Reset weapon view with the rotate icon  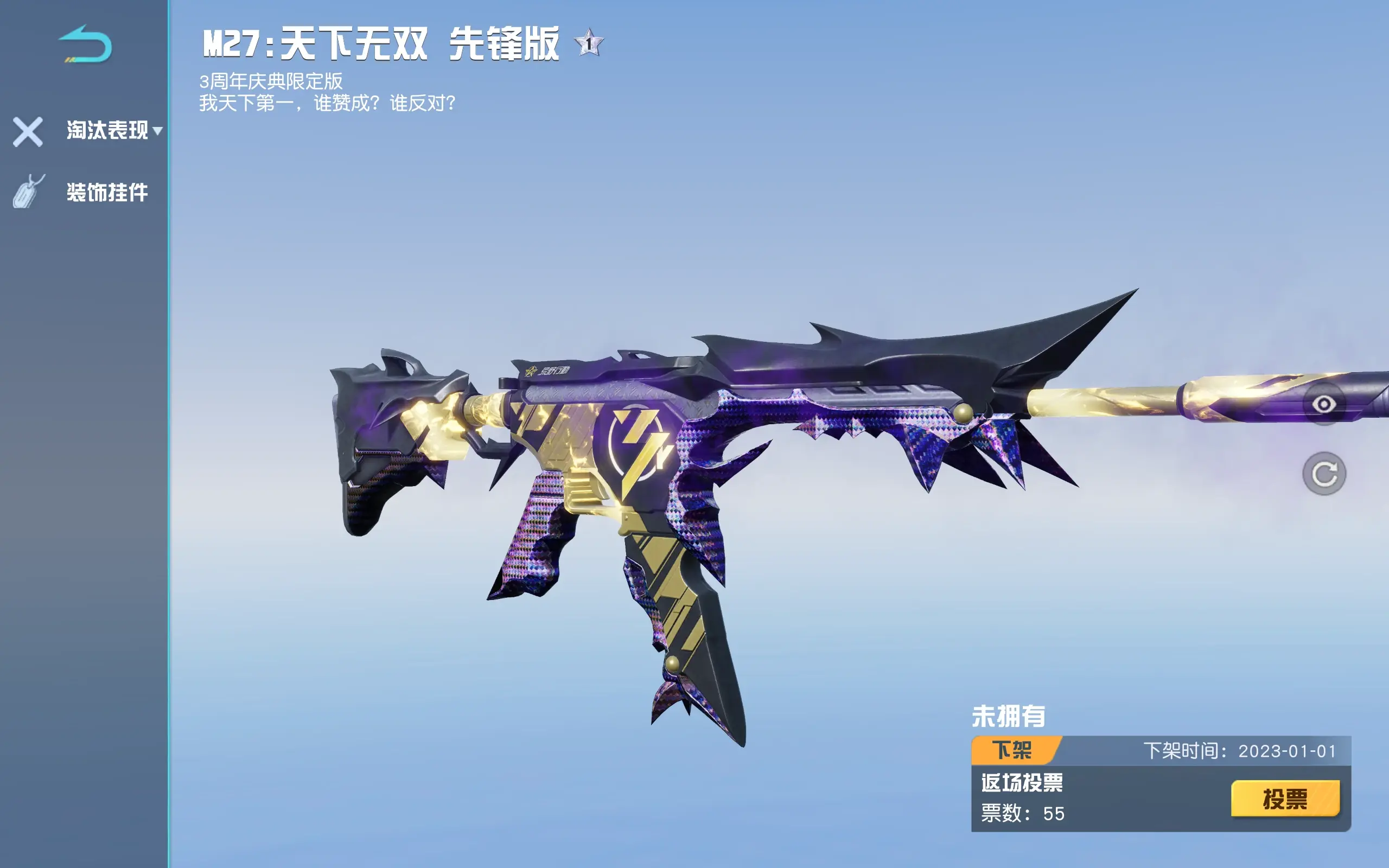(1323, 474)
